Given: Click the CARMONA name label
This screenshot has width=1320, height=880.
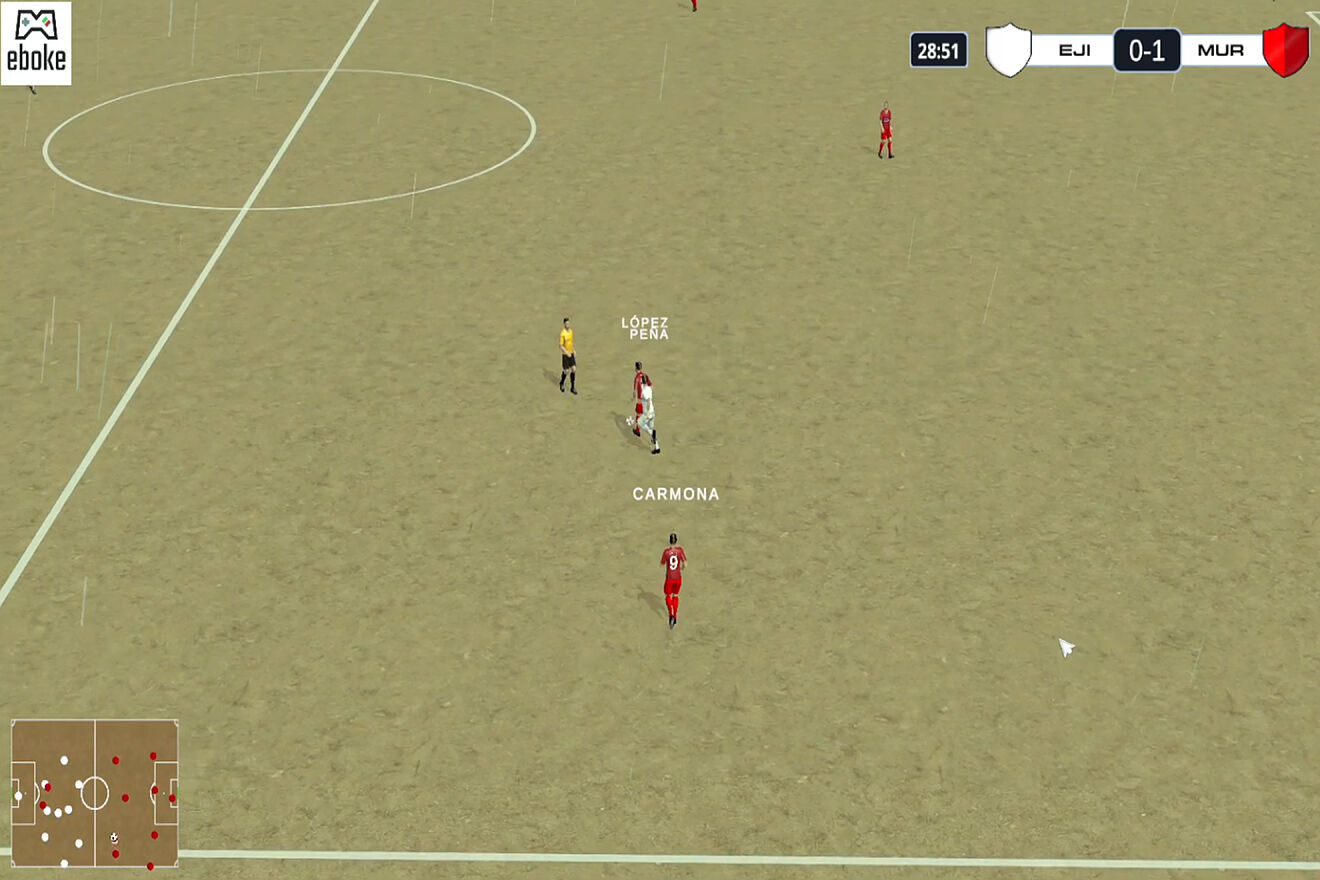Looking at the screenshot, I should [x=675, y=493].
